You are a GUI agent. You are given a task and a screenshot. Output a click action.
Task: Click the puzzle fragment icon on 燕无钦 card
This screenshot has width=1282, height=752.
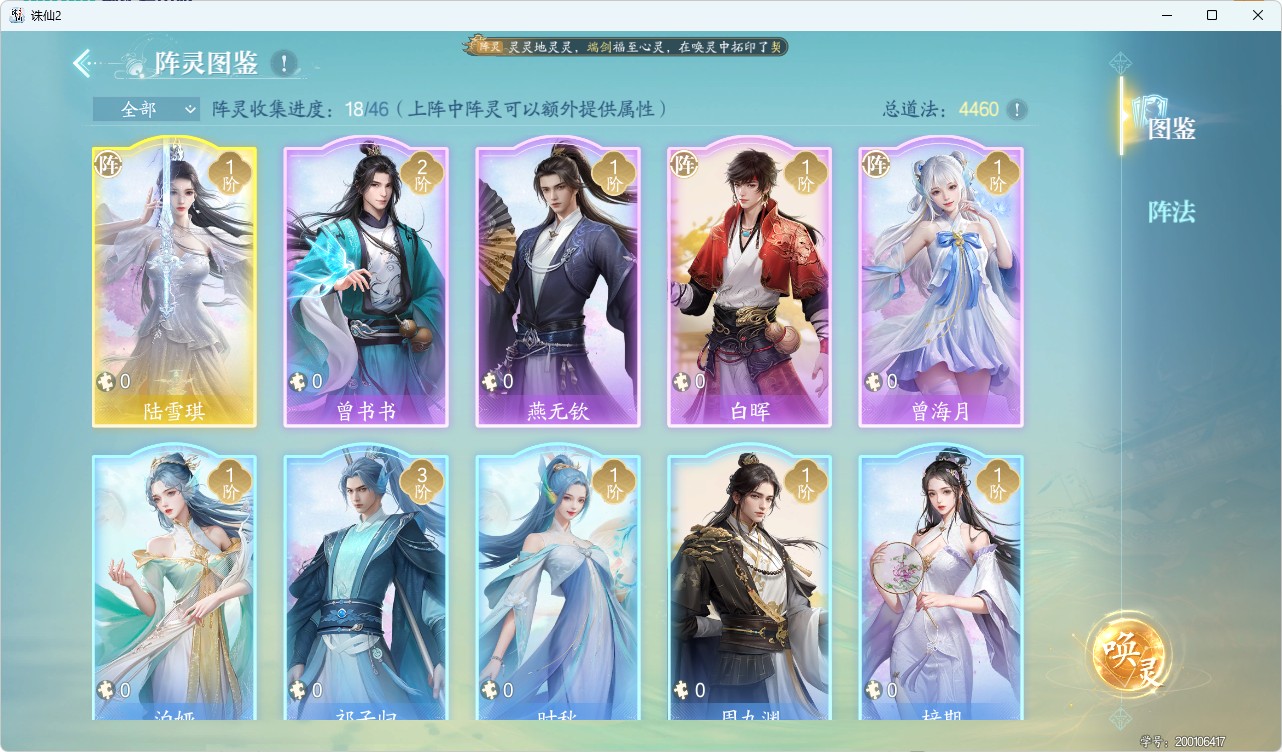point(489,381)
